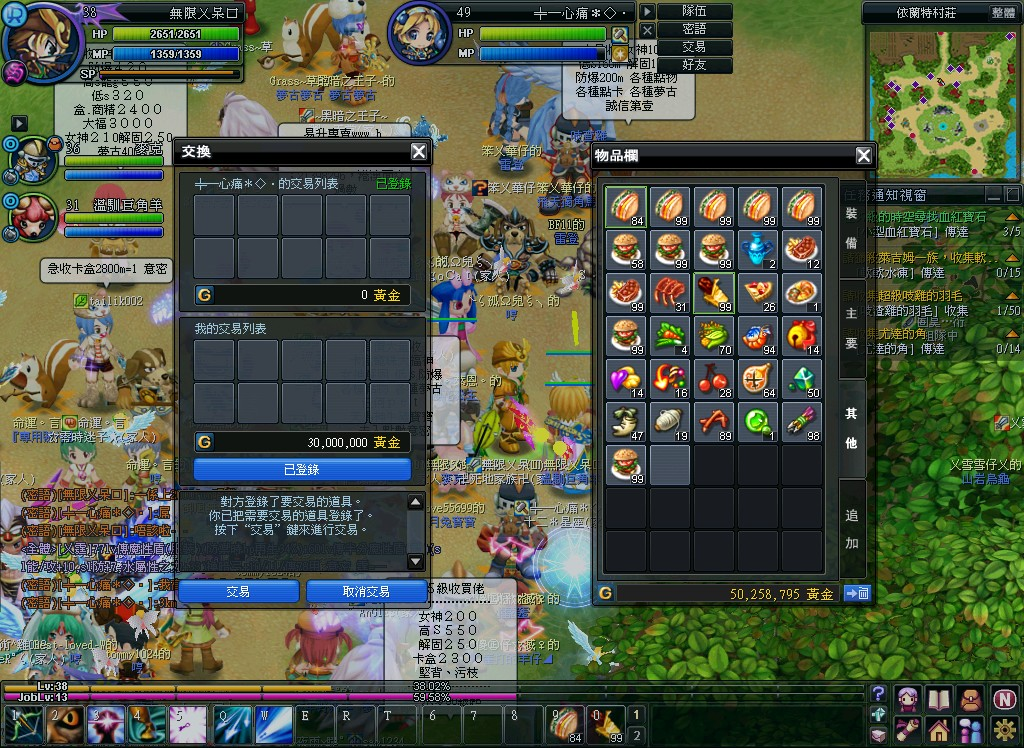The height and width of the screenshot is (748, 1024).
Task: Close the 交換 trade window
Action: [x=419, y=152]
